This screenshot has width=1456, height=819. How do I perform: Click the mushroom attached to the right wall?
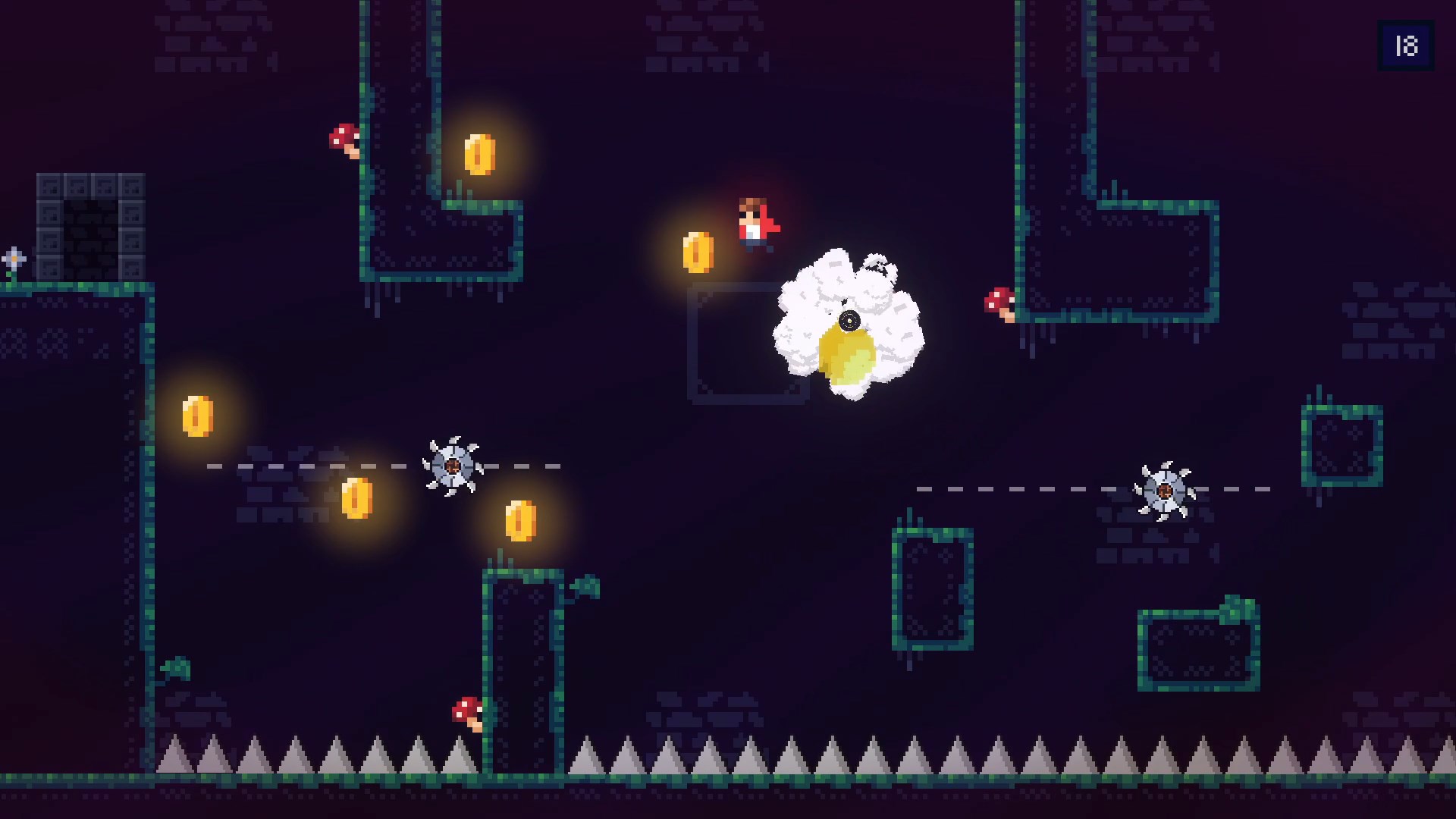(x=999, y=299)
